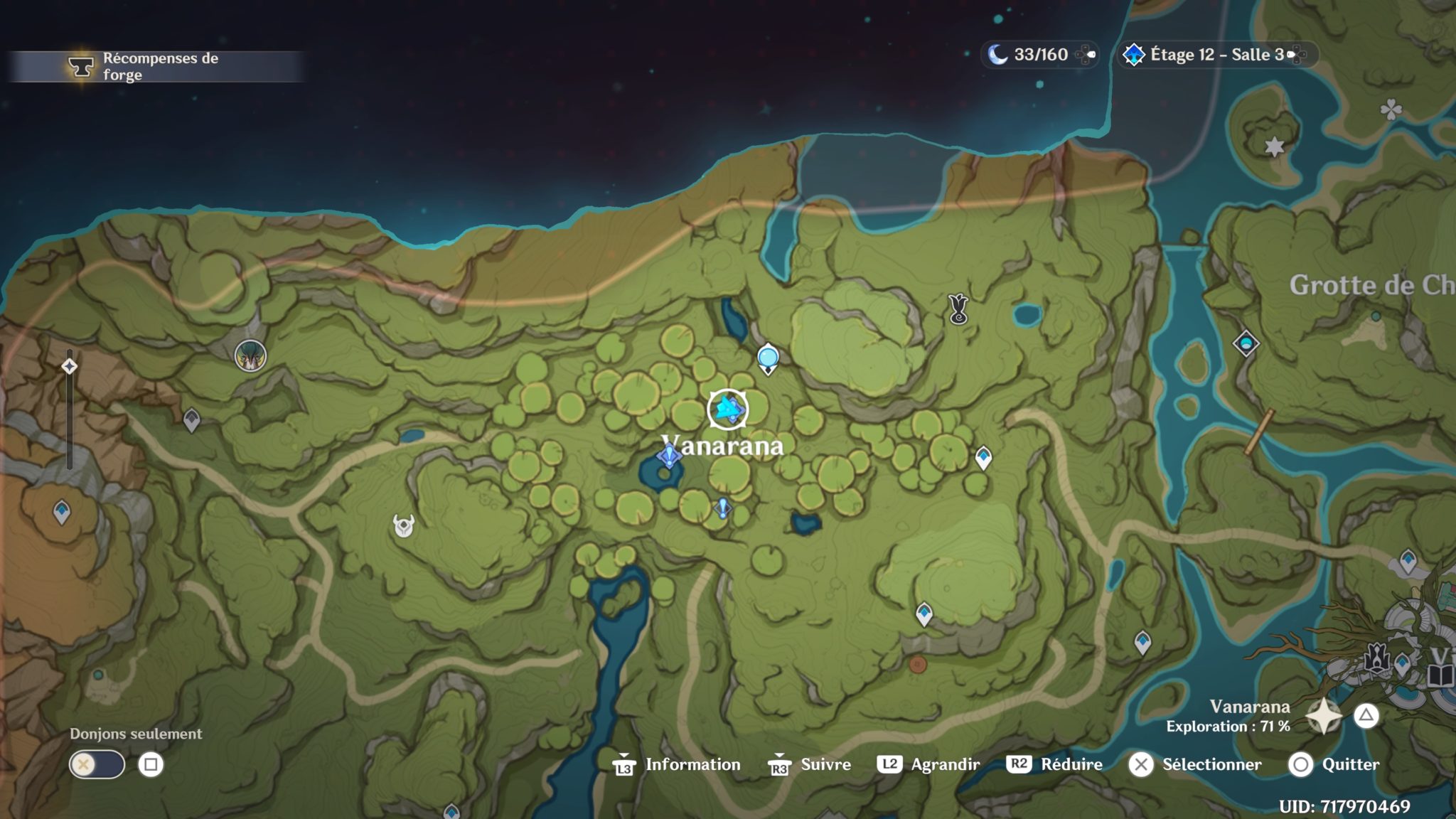The image size is (1456, 819).
Task: Click the map zoom slider handle
Action: coord(69,366)
